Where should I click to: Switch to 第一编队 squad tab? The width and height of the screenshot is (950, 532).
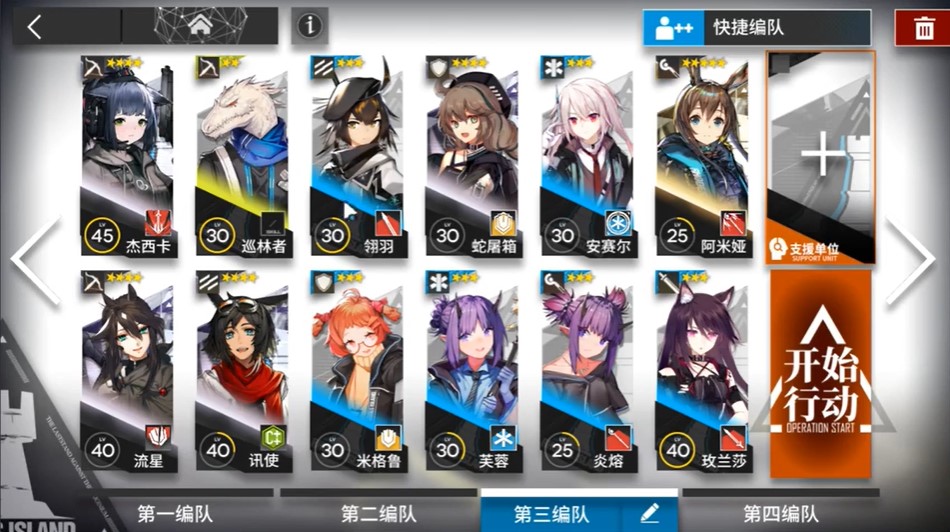coord(176,514)
